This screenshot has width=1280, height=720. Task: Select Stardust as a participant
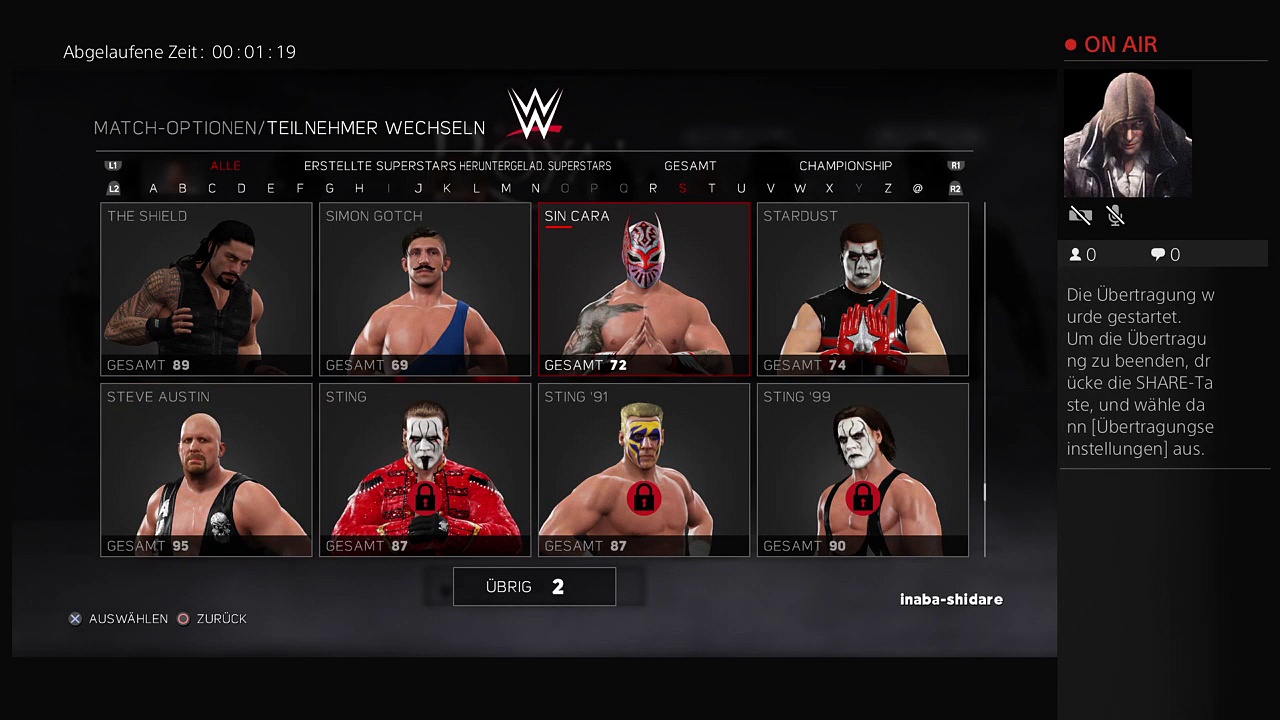coord(863,289)
